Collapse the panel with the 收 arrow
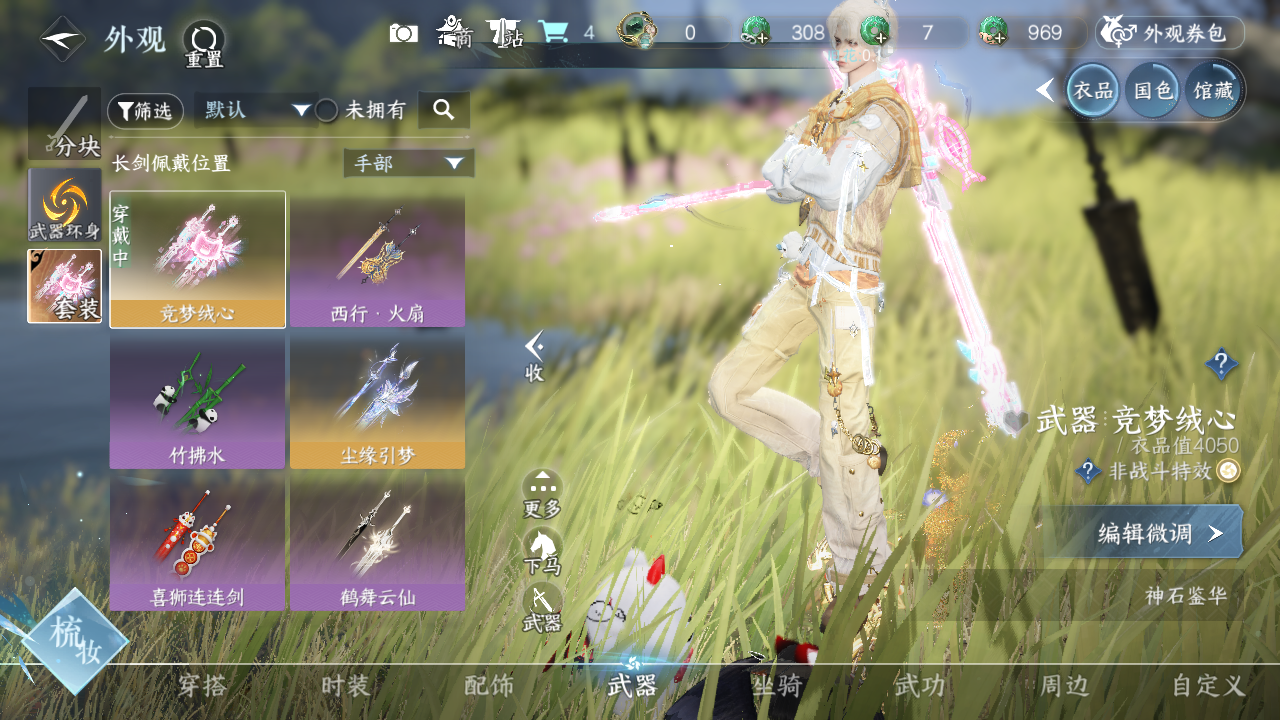This screenshot has height=720, width=1280. coord(535,356)
